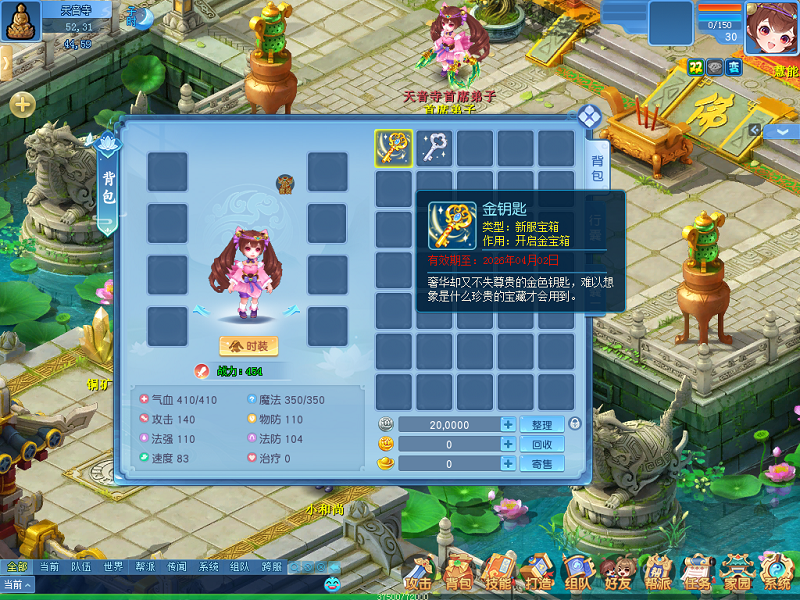
Task: Open the 时装 costume panel
Action: 248,346
